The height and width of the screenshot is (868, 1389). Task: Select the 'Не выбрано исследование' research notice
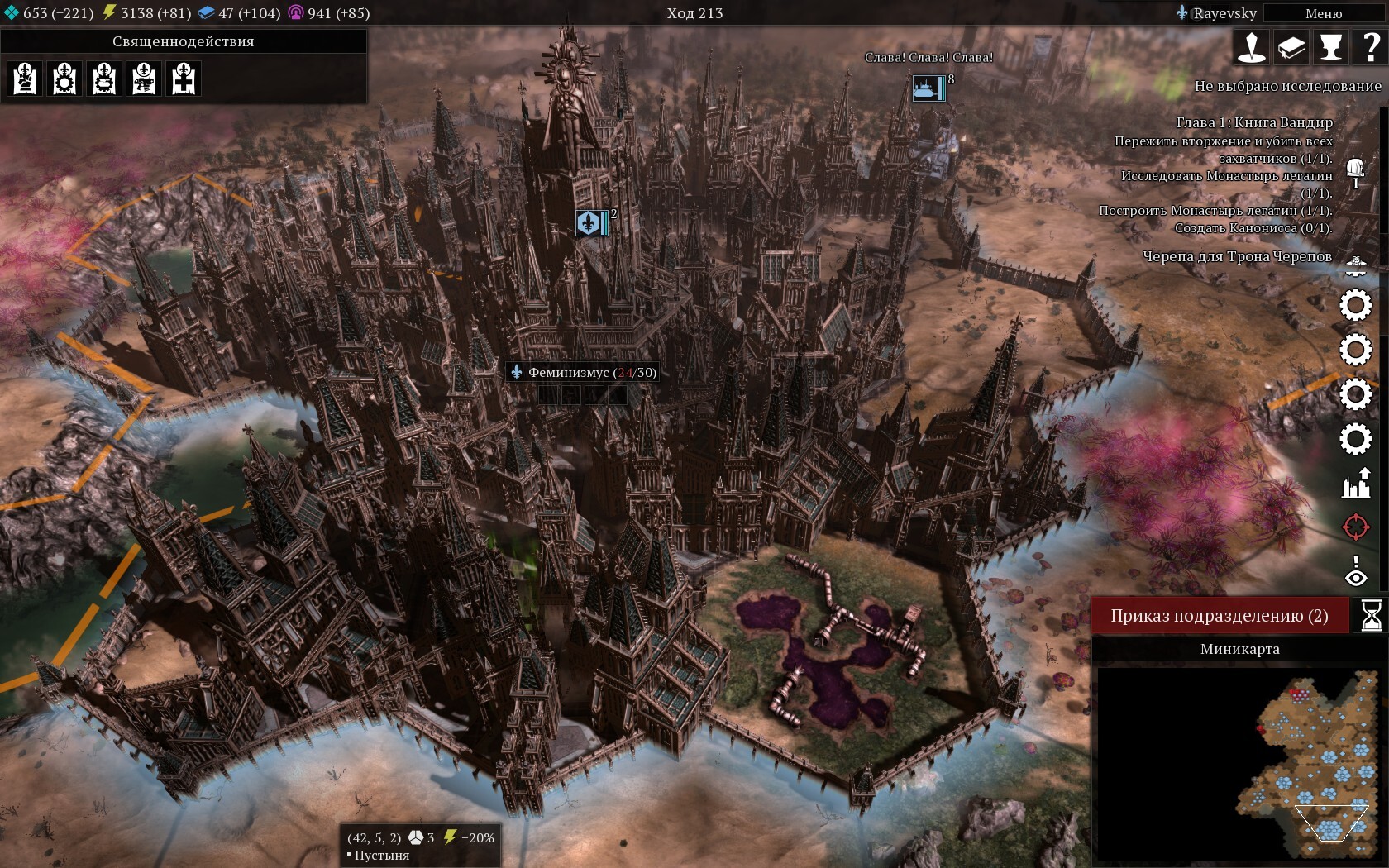1287,86
